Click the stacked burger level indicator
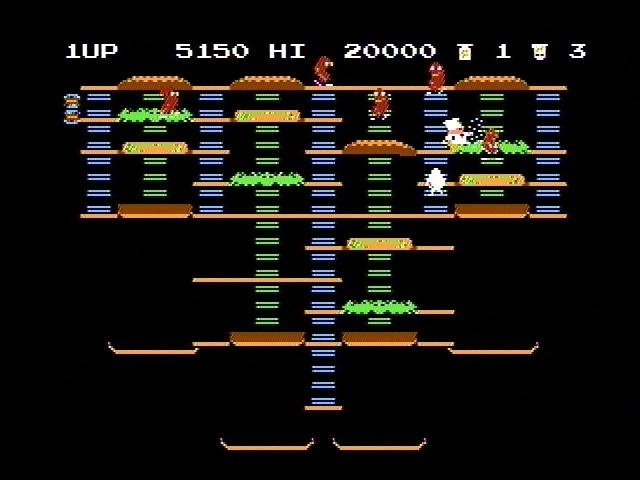The image size is (640, 480). click(x=72, y=108)
